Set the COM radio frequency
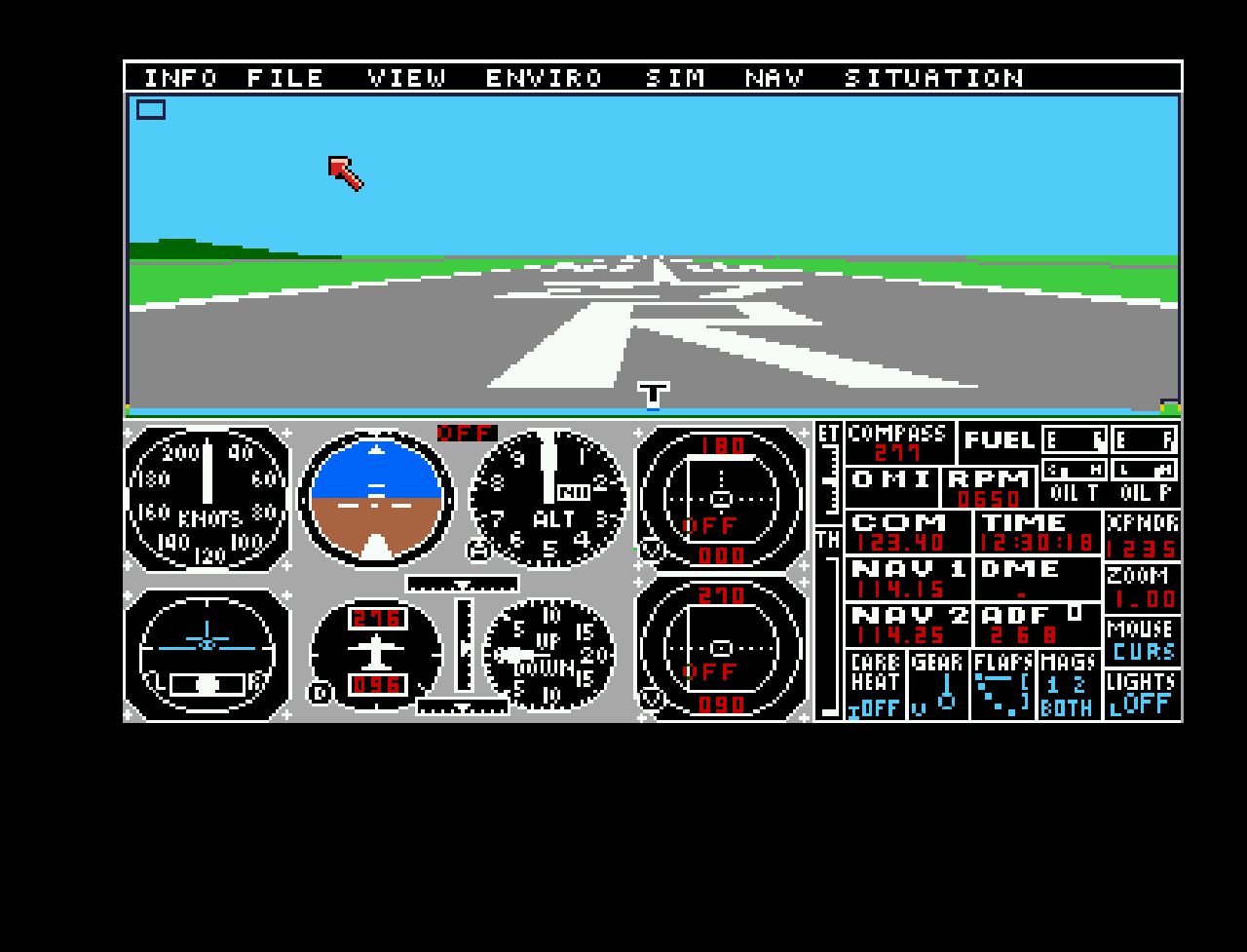This screenshot has height=952, width=1247. point(908,534)
